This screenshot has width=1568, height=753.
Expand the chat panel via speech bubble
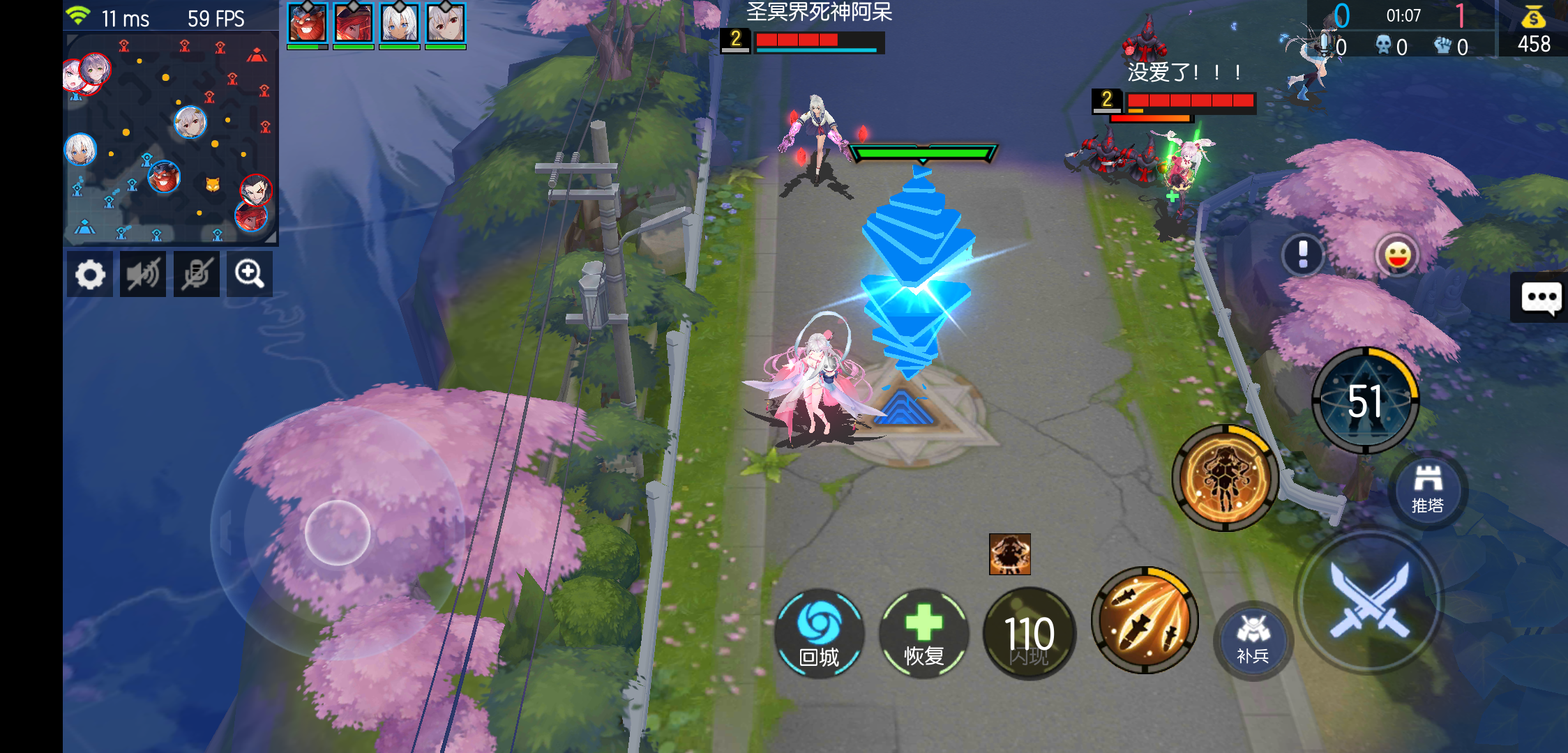[1543, 297]
